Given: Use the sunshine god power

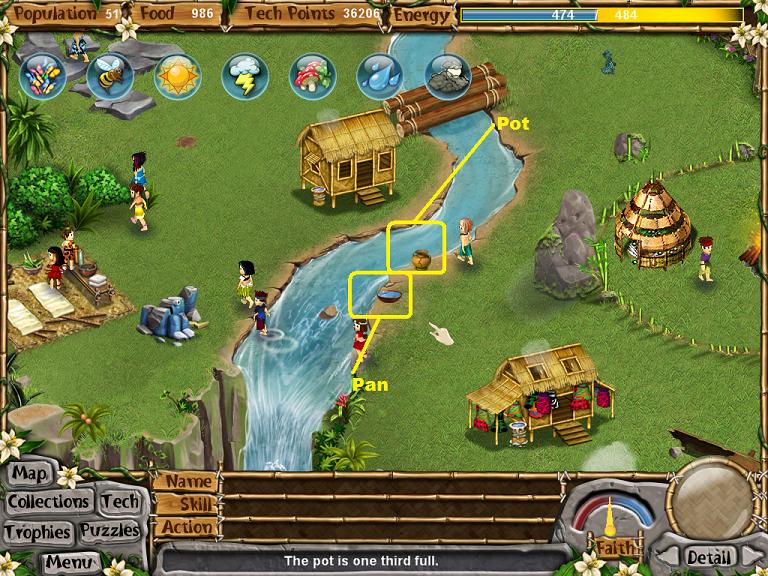Looking at the screenshot, I should [x=177, y=75].
